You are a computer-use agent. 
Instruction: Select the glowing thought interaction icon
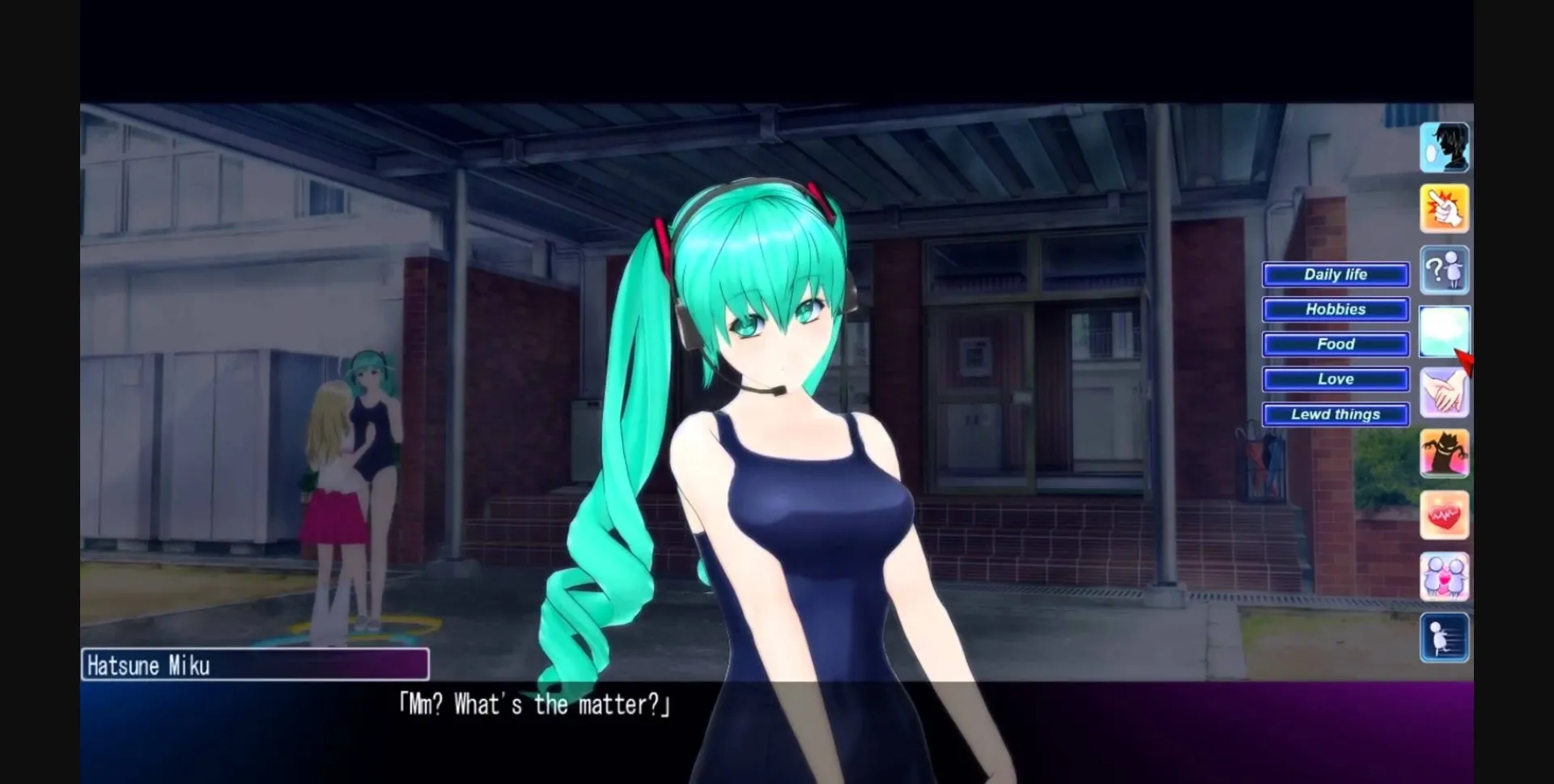point(1445,332)
